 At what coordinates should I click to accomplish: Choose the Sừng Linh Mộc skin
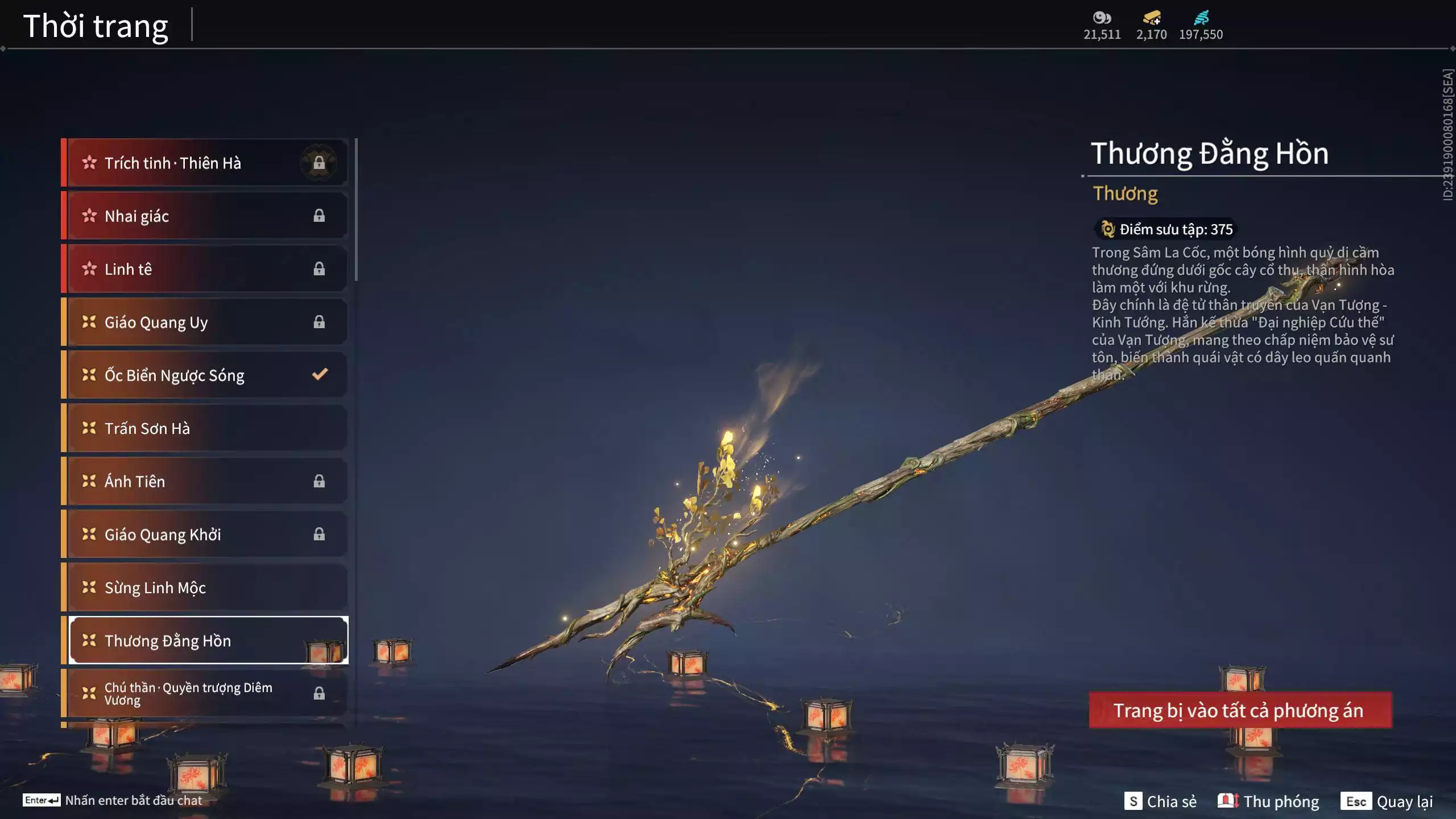[x=205, y=588]
